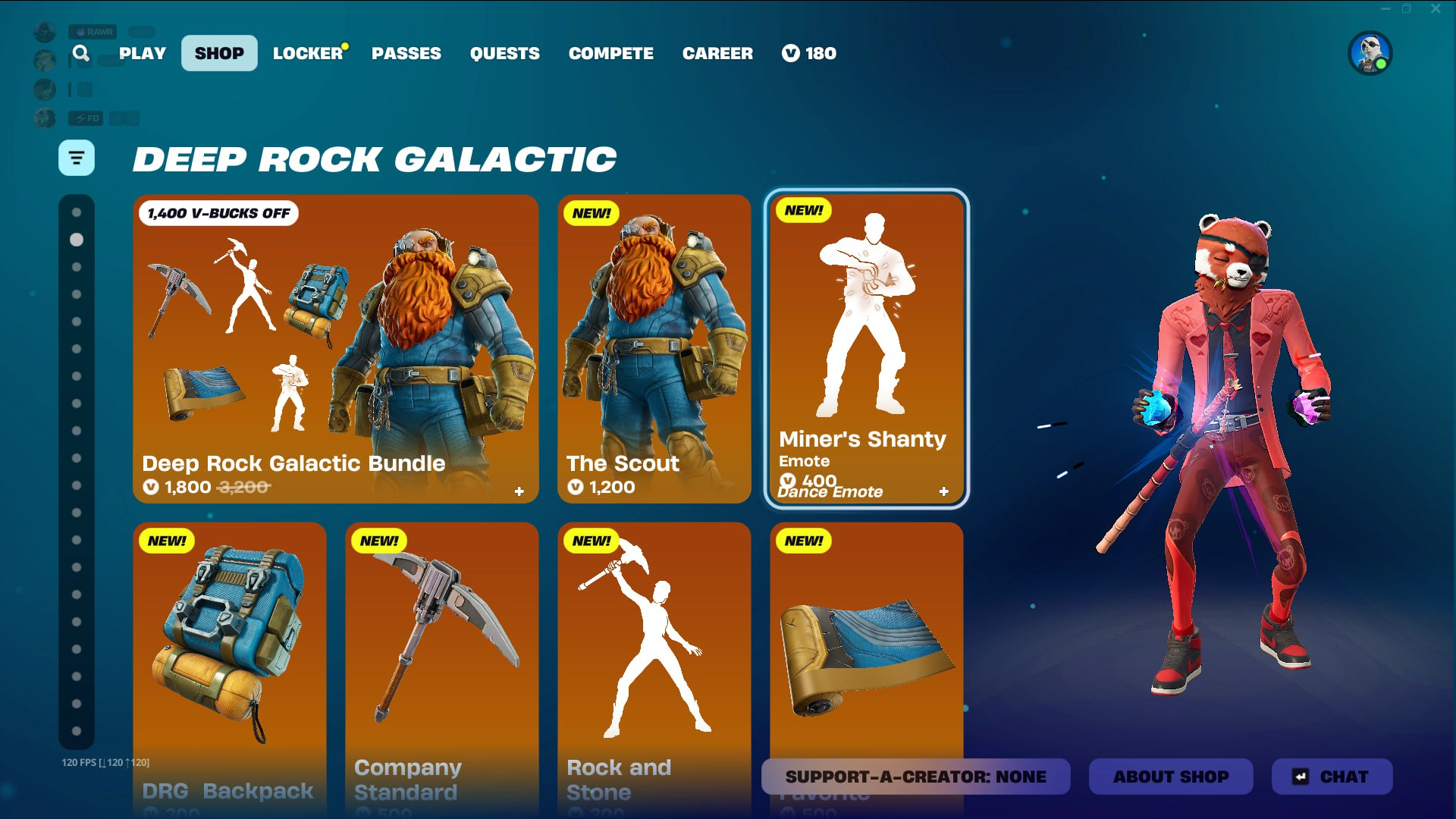Open the player profile avatar
The height and width of the screenshot is (819, 1456).
(1370, 53)
